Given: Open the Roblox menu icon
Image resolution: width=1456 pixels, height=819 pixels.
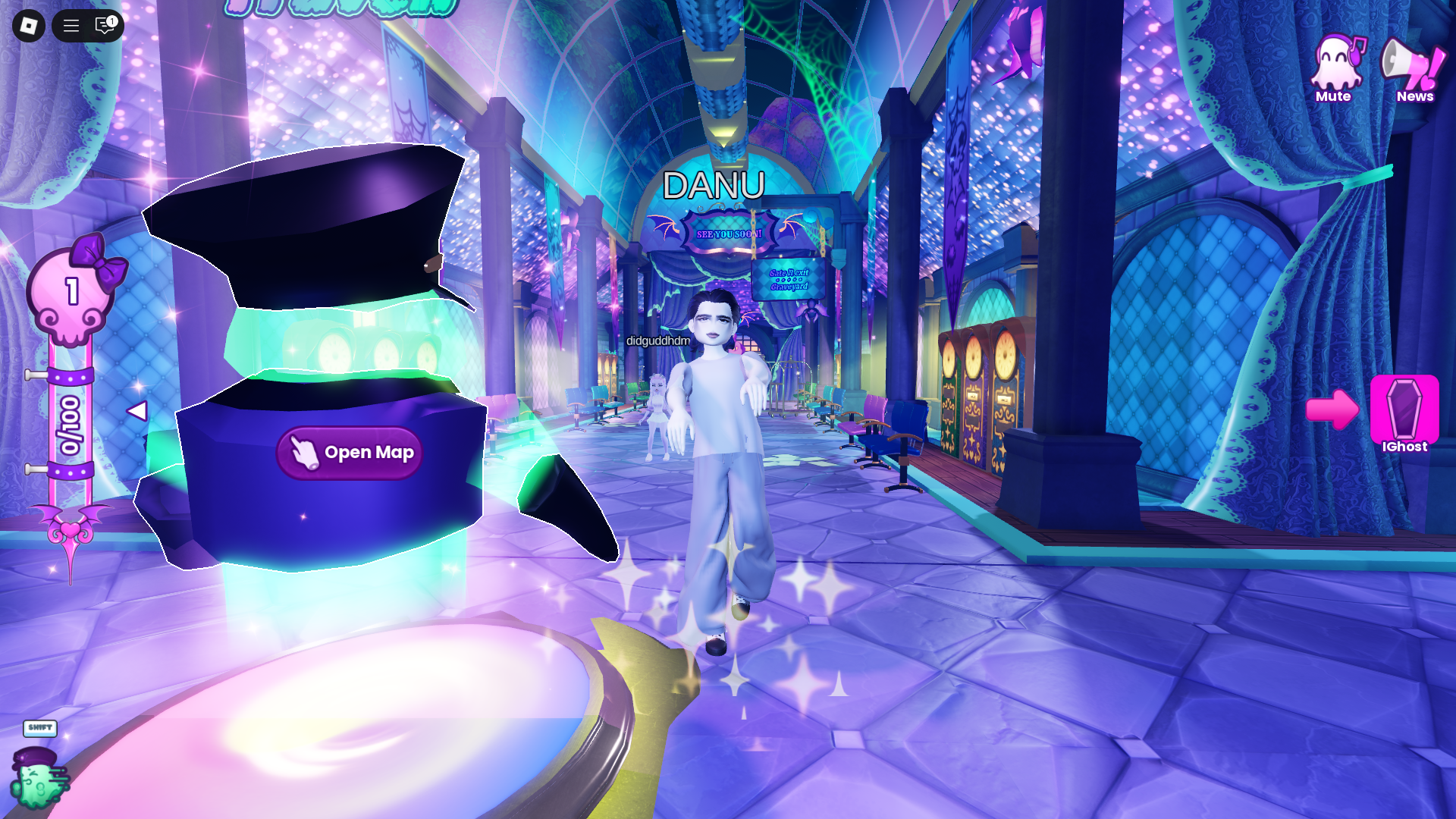Looking at the screenshot, I should tap(27, 26).
